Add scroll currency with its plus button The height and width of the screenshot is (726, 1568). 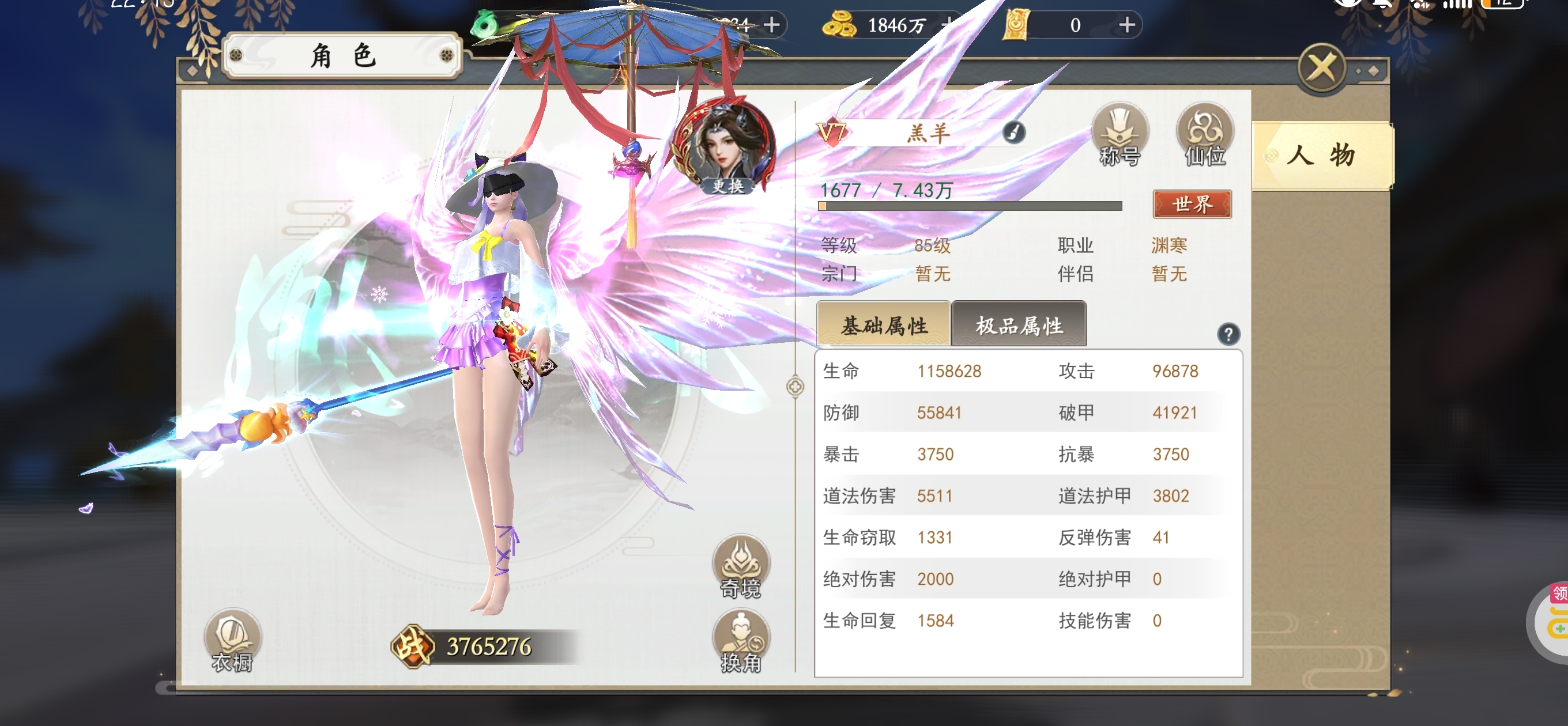click(1126, 25)
